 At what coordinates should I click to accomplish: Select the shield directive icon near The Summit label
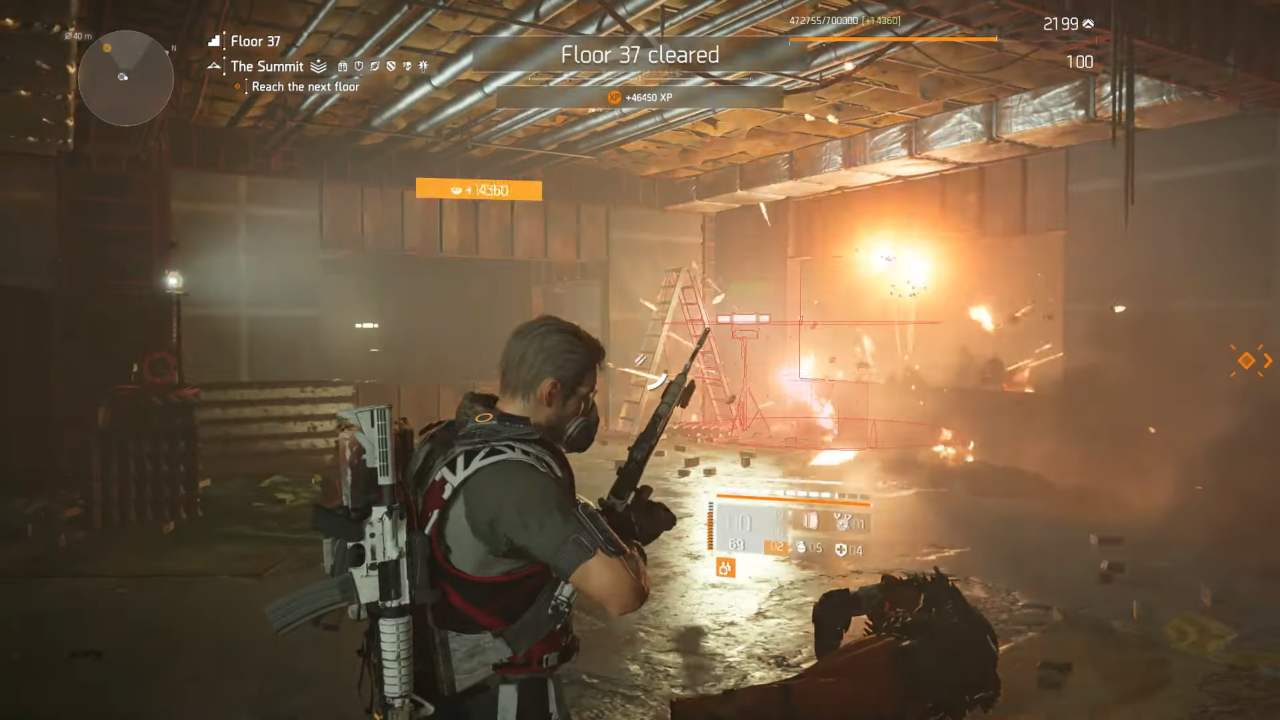pos(359,66)
